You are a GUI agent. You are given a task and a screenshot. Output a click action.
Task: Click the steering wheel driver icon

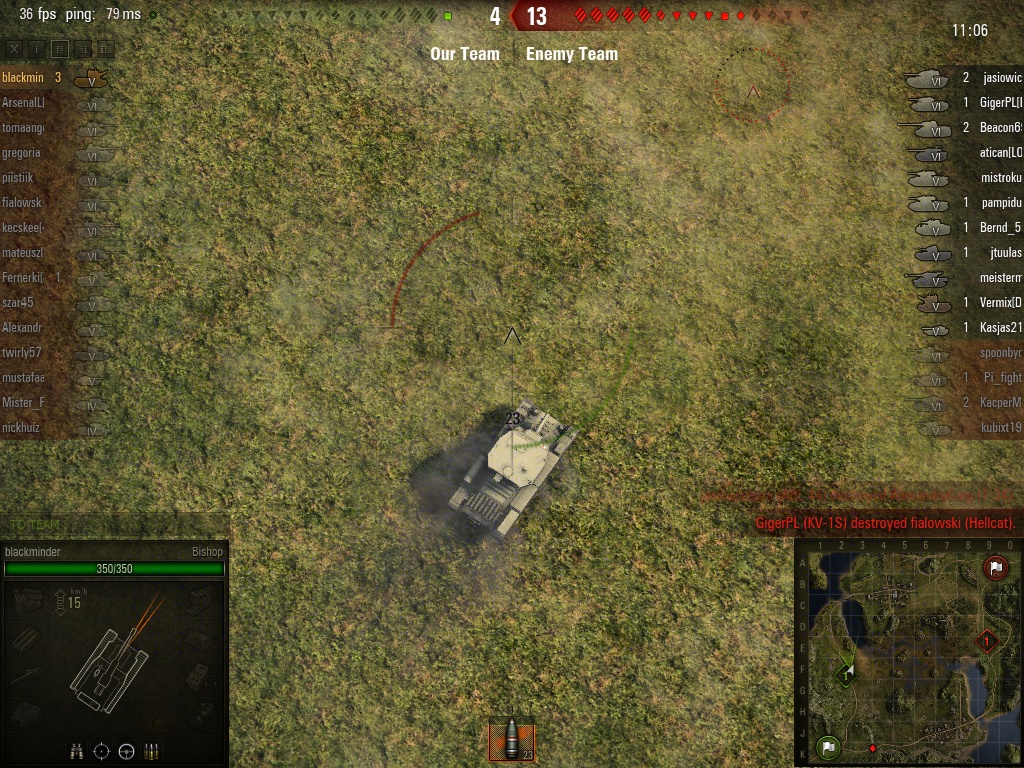126,750
